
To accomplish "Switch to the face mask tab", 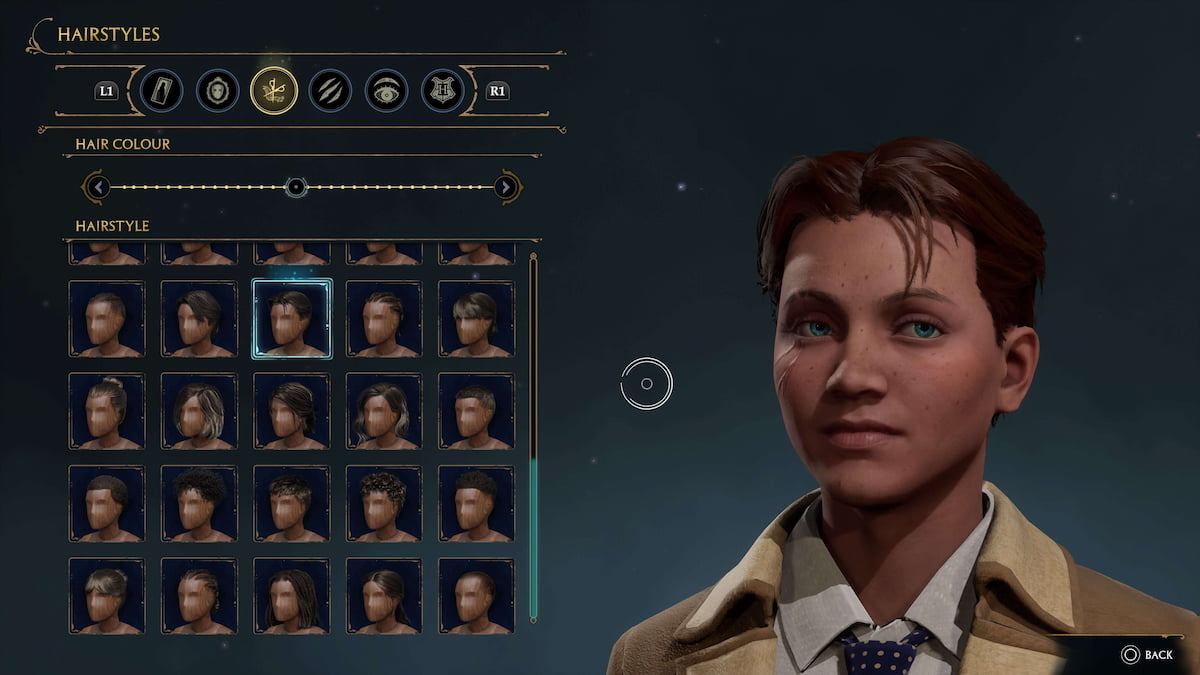I will click(217, 91).
